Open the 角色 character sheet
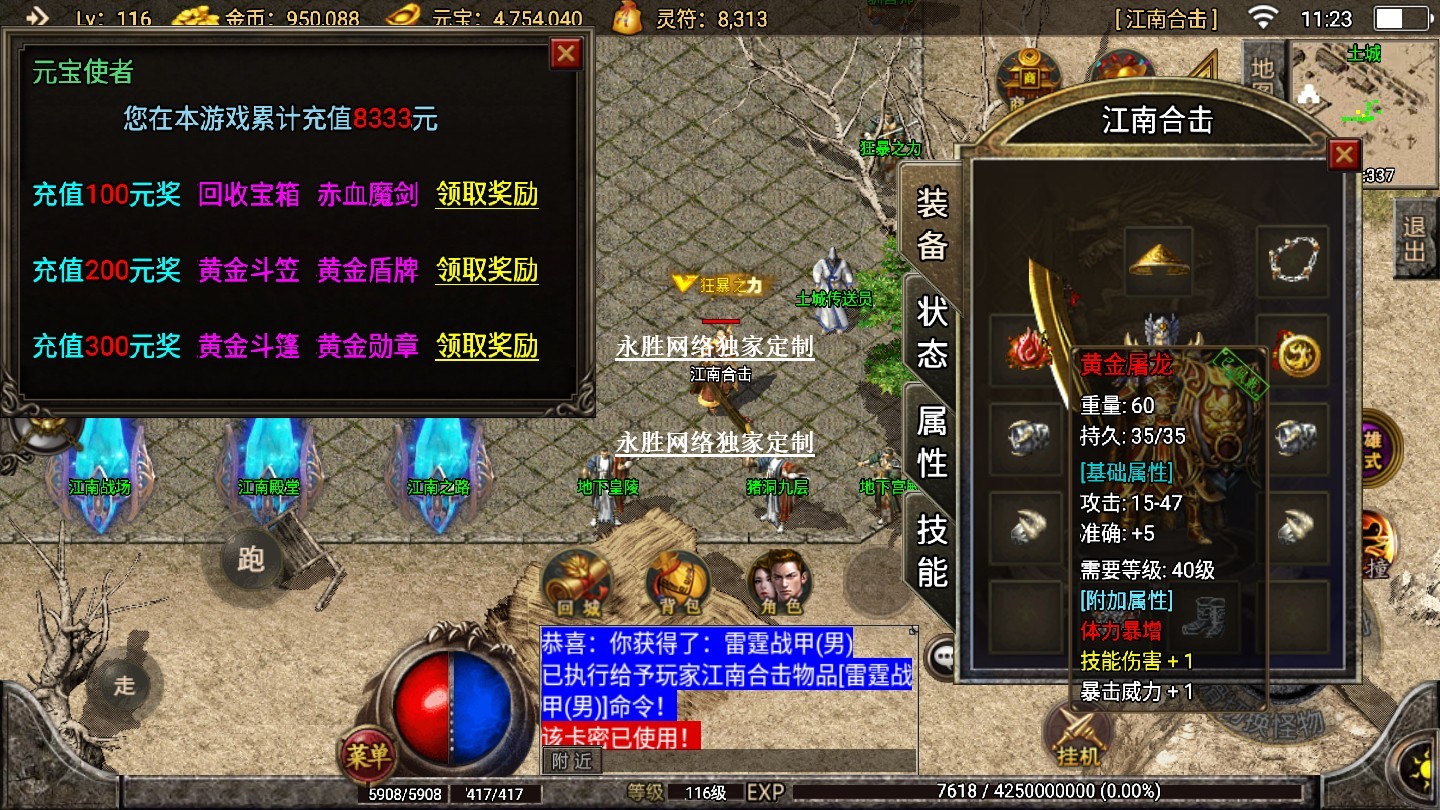This screenshot has width=1440, height=810. point(780,583)
